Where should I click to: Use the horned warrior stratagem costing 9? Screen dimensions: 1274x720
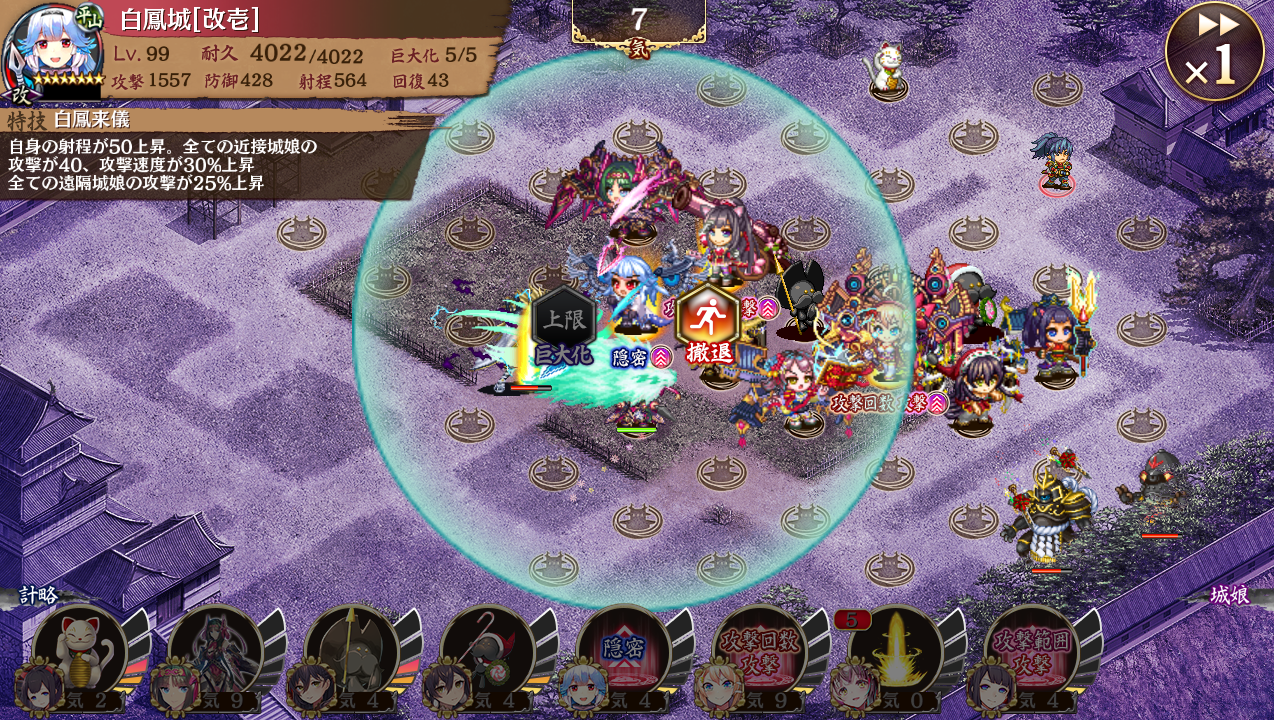(x=216, y=652)
